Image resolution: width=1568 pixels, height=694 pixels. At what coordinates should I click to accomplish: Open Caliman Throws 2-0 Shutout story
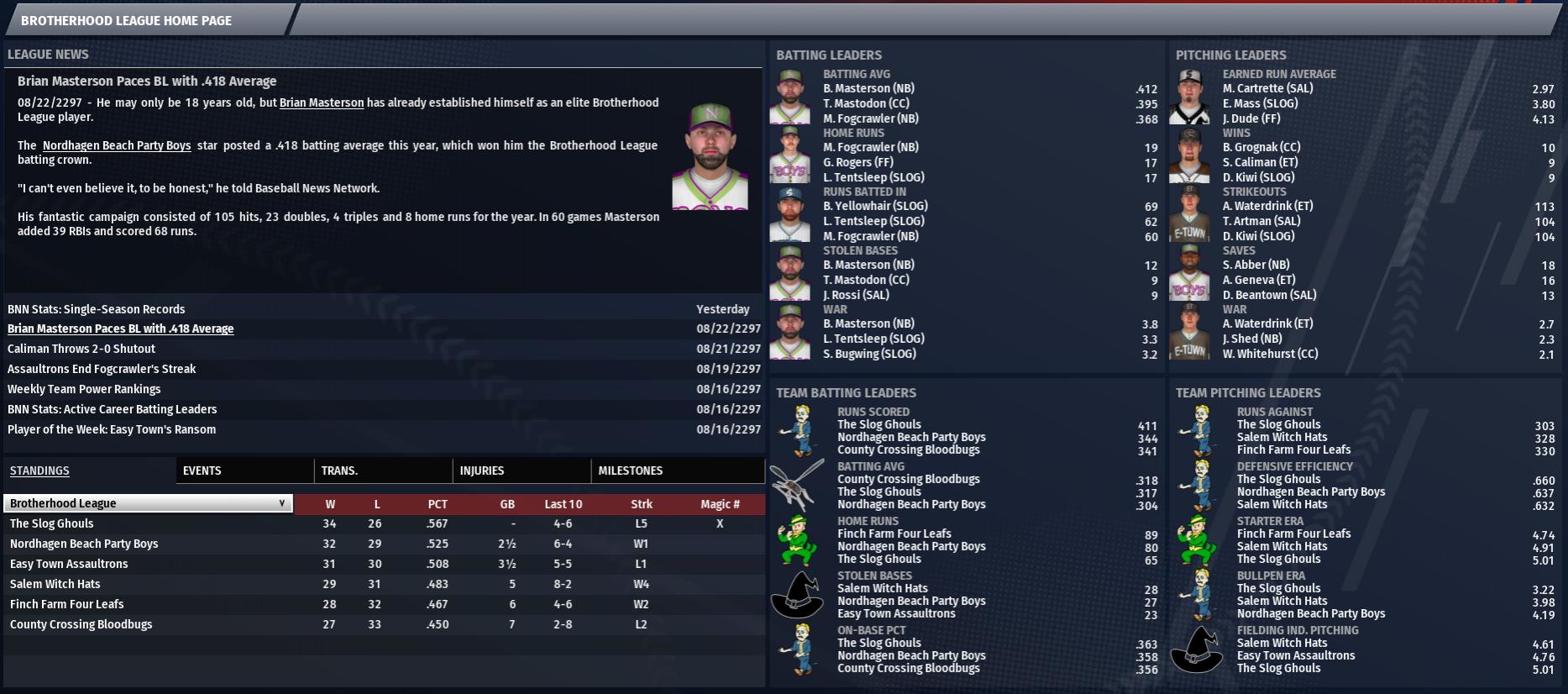(x=81, y=349)
